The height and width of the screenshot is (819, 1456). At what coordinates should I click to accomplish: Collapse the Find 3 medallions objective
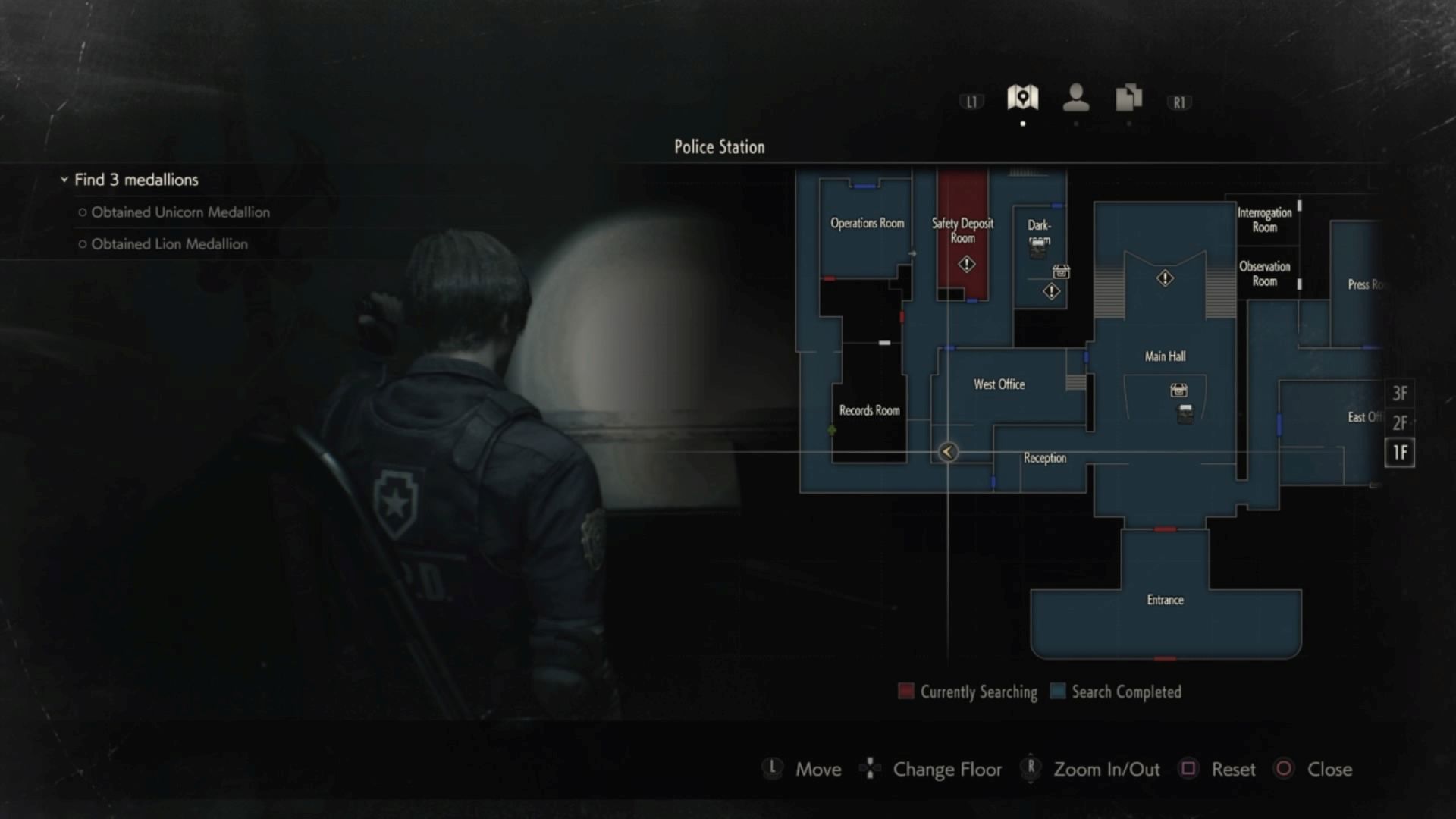[64, 180]
